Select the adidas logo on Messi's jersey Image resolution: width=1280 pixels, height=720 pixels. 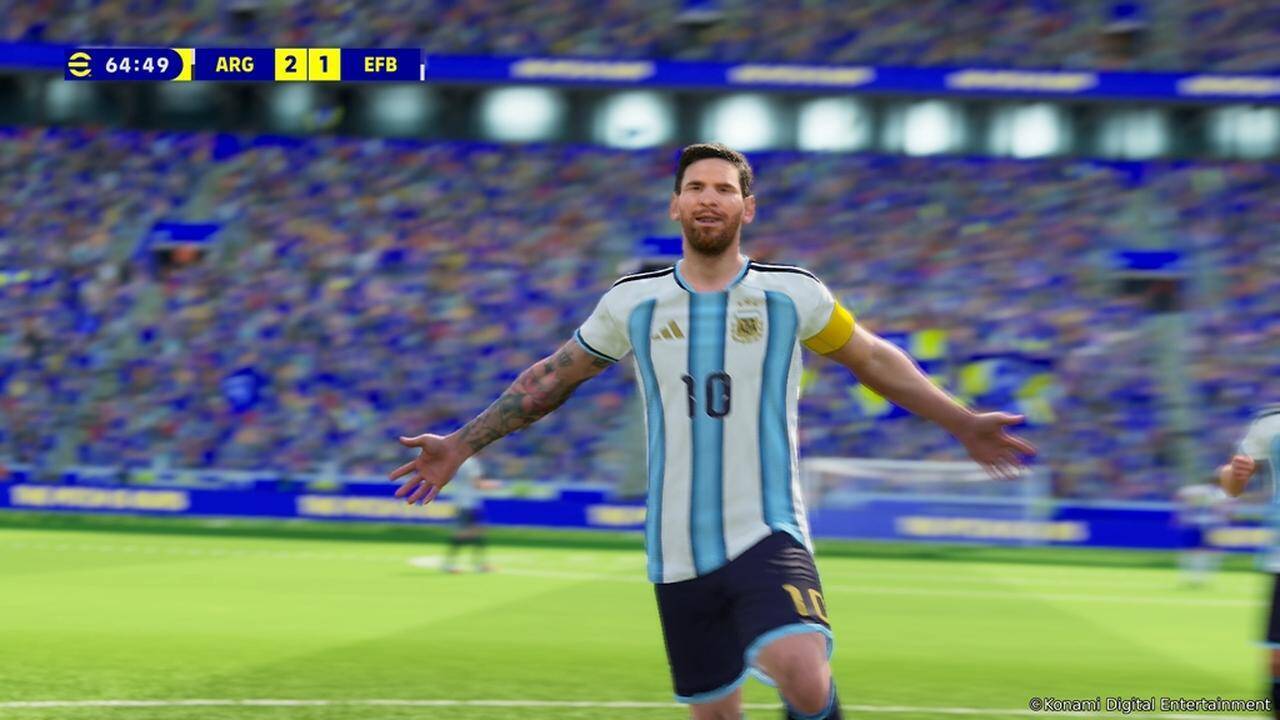pos(668,328)
